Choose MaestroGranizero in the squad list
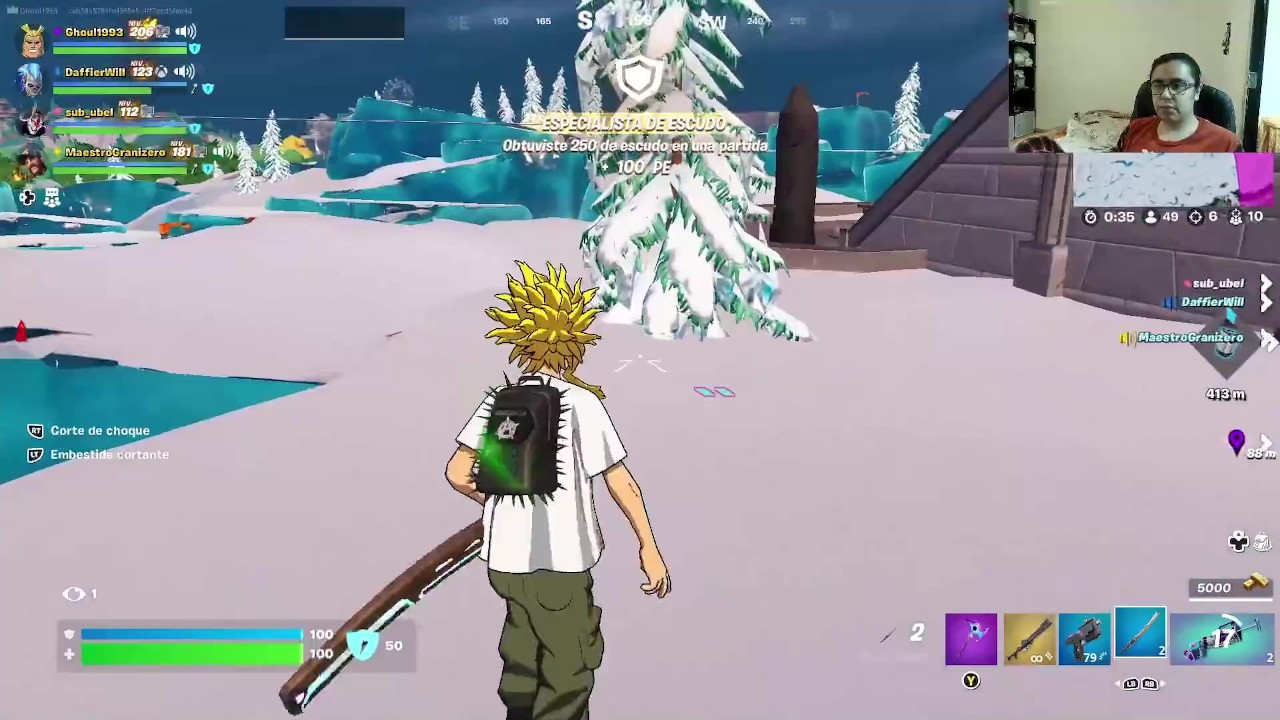The height and width of the screenshot is (720, 1280). pyautogui.click(x=114, y=152)
